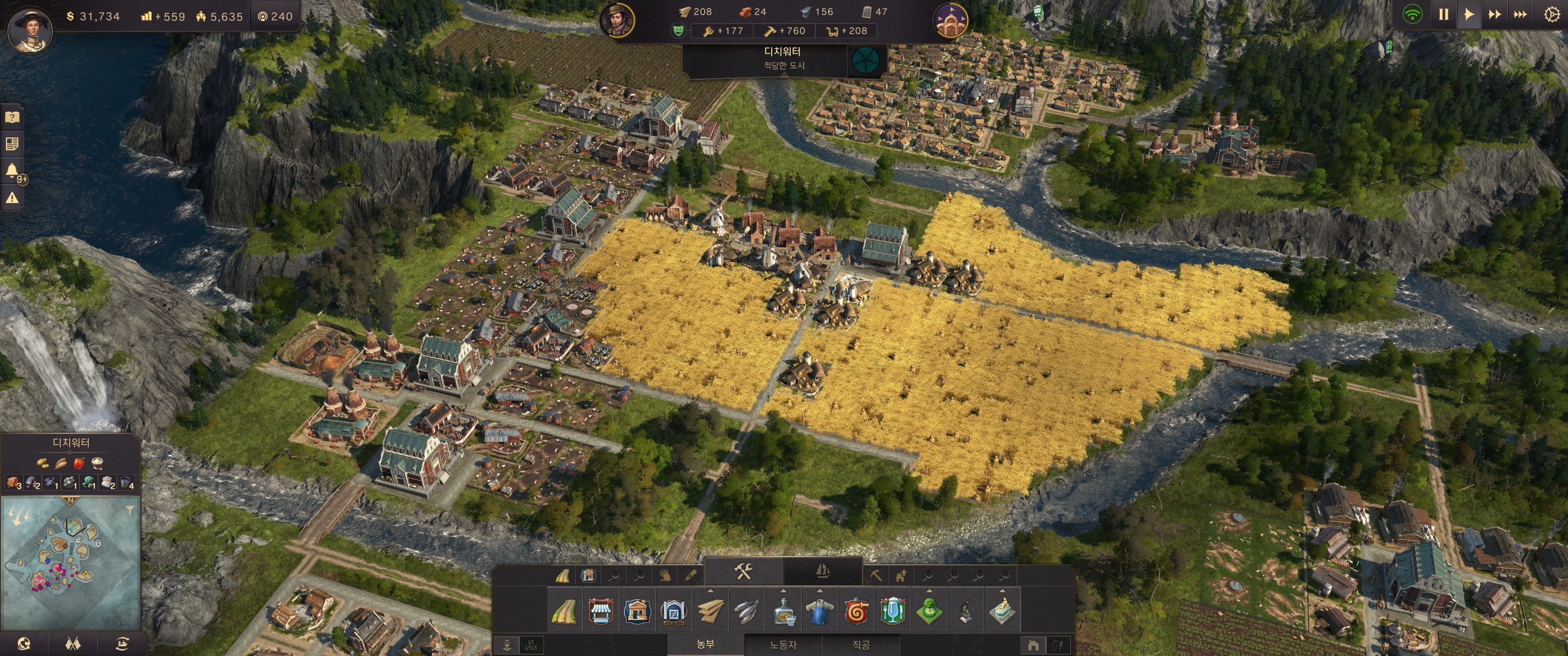
Task: Toggle the minimap filter funnel
Action: click(x=129, y=510)
